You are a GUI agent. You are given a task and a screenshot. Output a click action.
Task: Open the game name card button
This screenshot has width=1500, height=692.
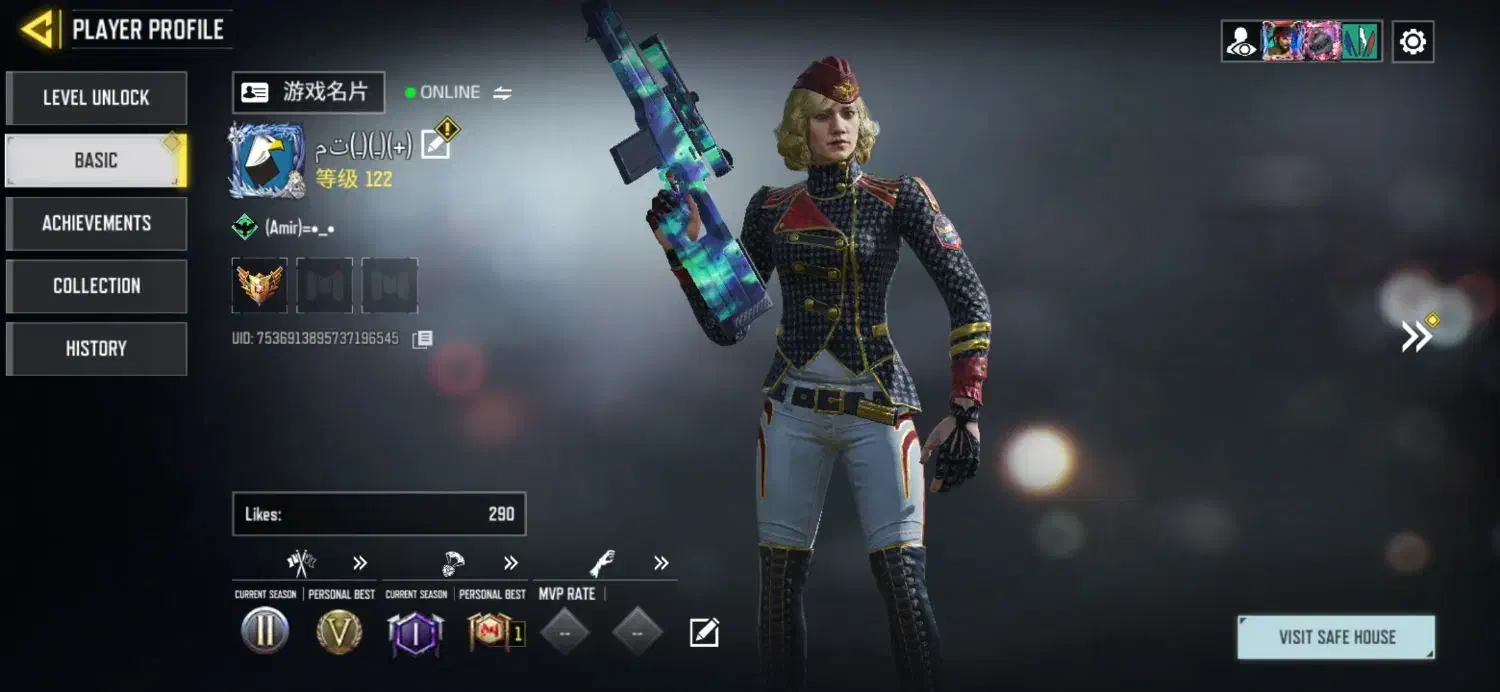point(308,92)
